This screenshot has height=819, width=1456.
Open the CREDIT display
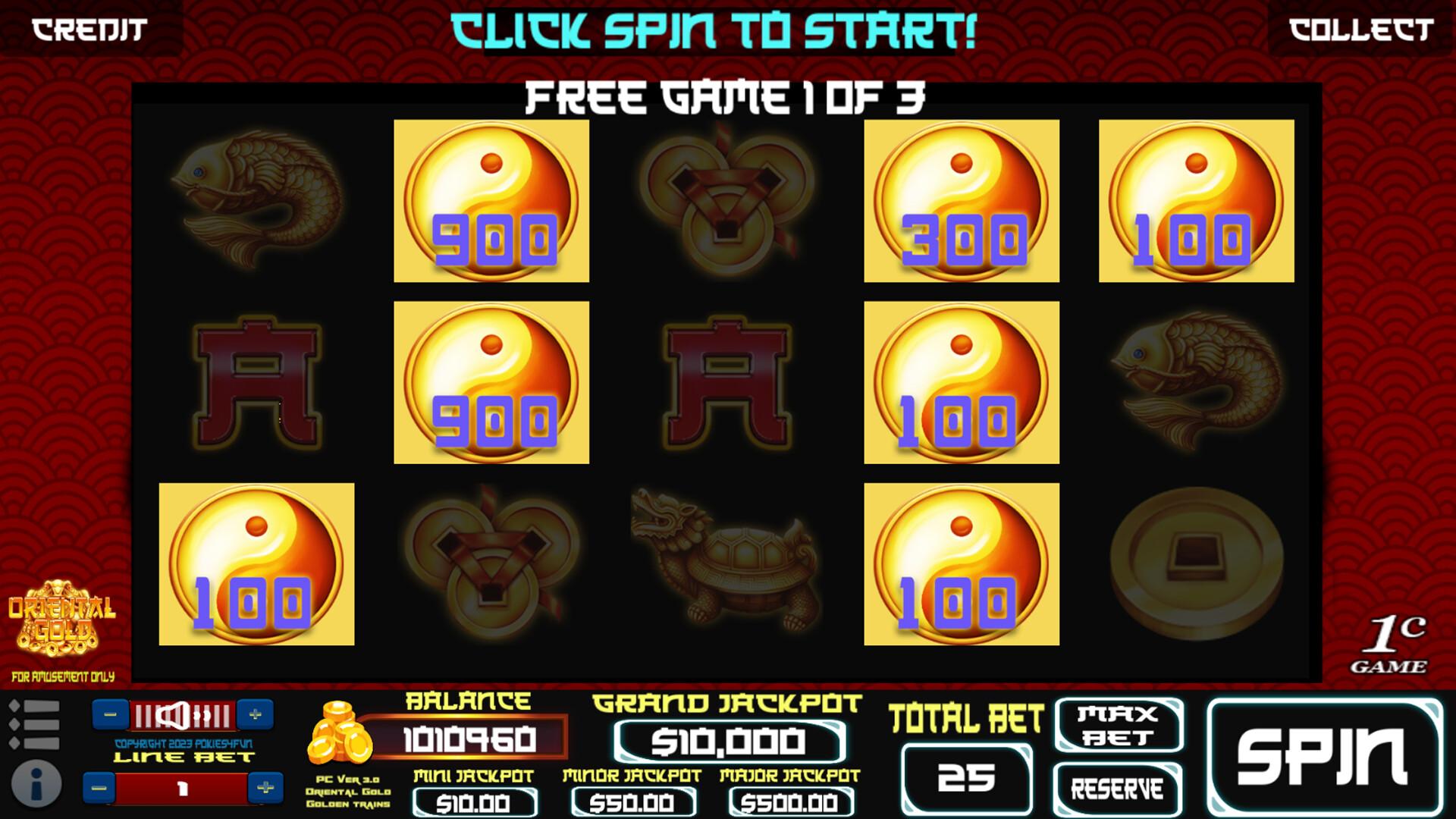coord(87,29)
